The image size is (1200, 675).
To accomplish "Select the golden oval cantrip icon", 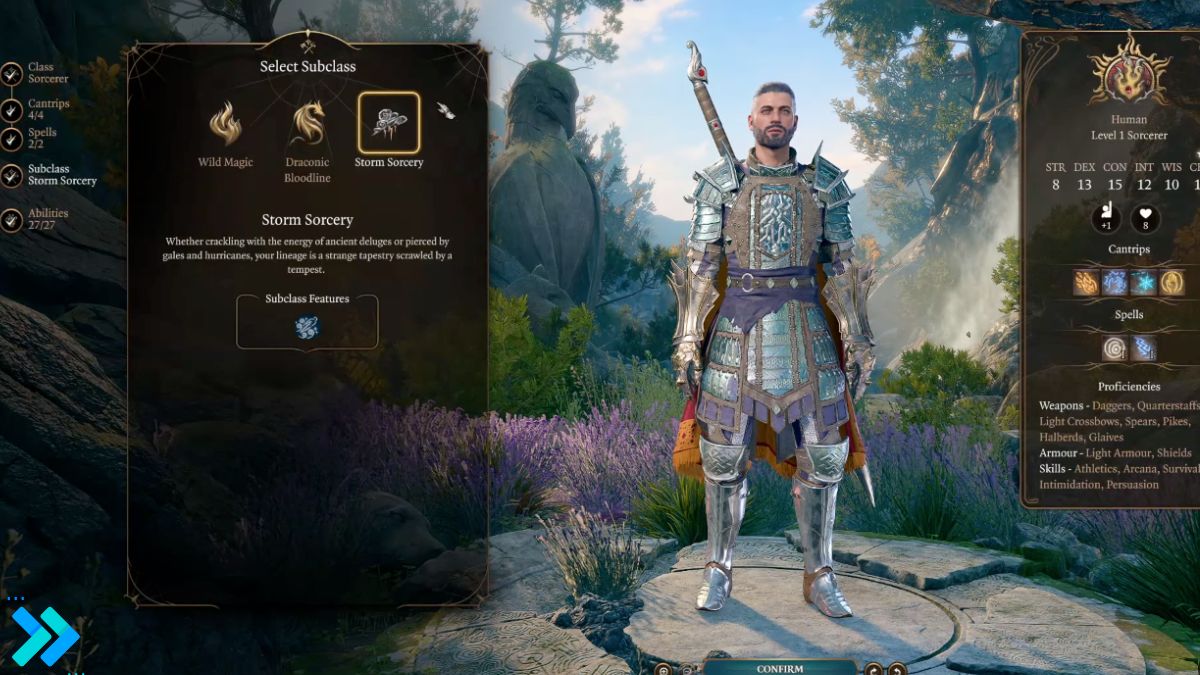I will coord(1171,283).
